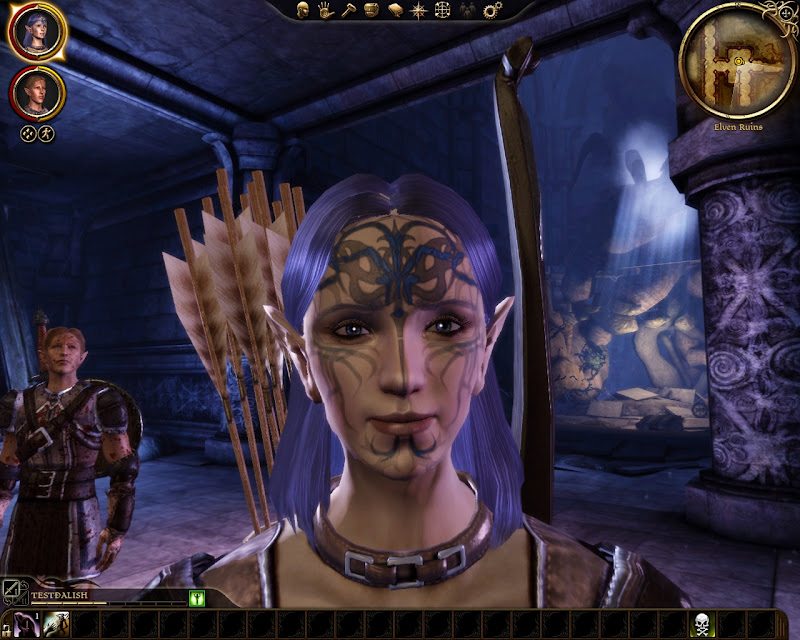Open the journal book icon

click(x=395, y=10)
